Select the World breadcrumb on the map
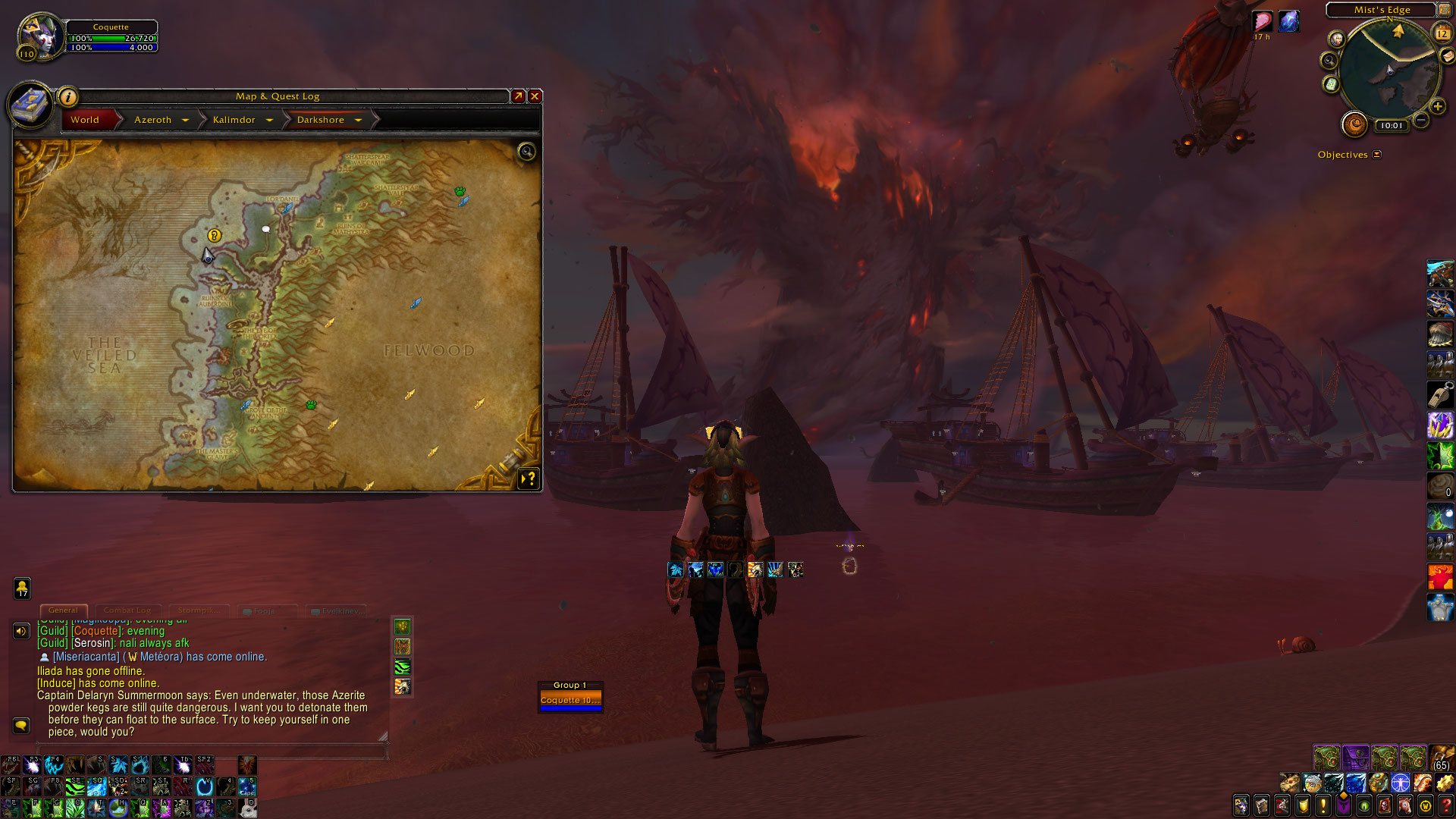Viewport: 1456px width, 819px height. (85, 120)
